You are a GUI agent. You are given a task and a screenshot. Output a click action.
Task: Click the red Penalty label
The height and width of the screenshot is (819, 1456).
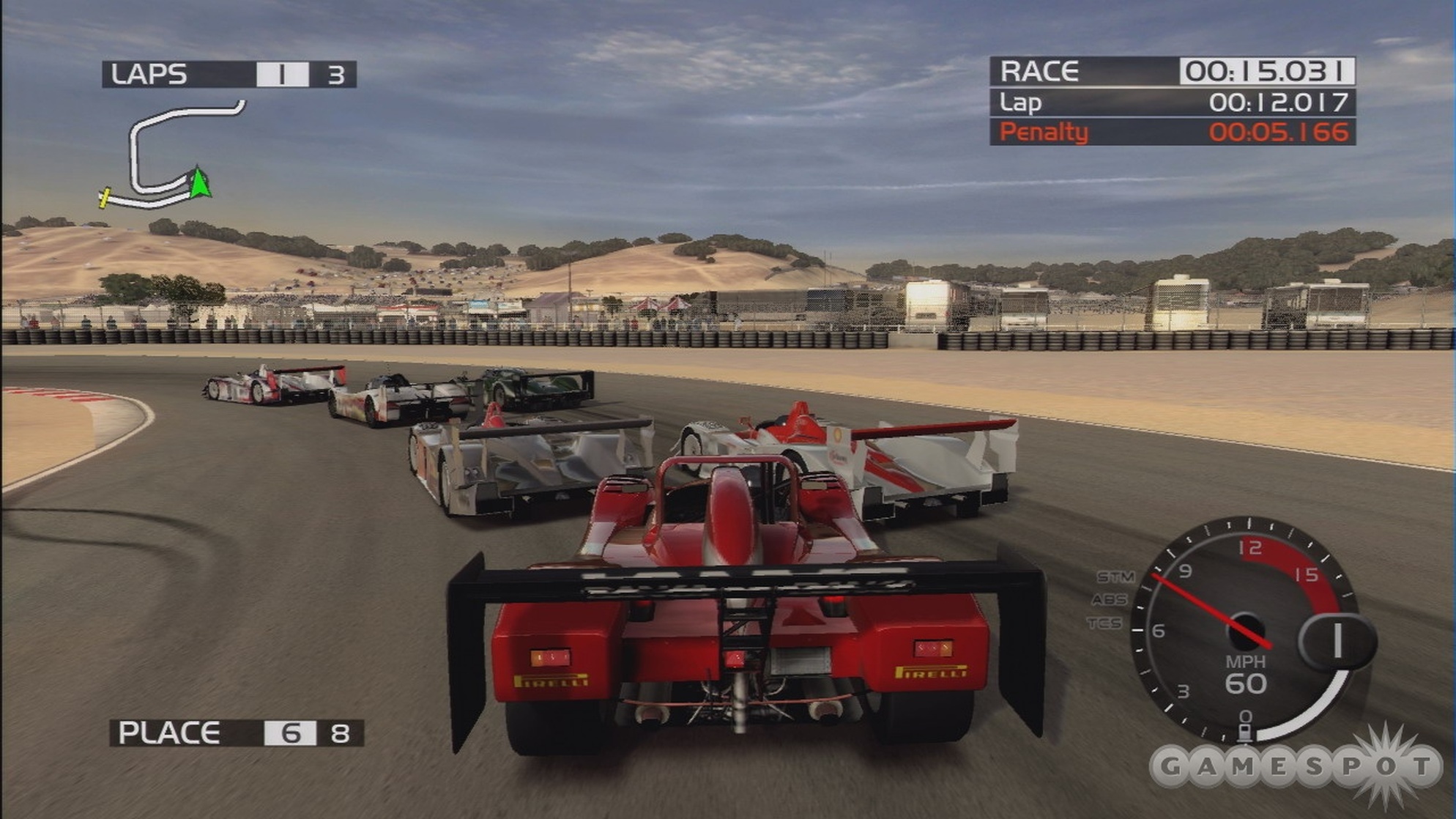(1043, 133)
